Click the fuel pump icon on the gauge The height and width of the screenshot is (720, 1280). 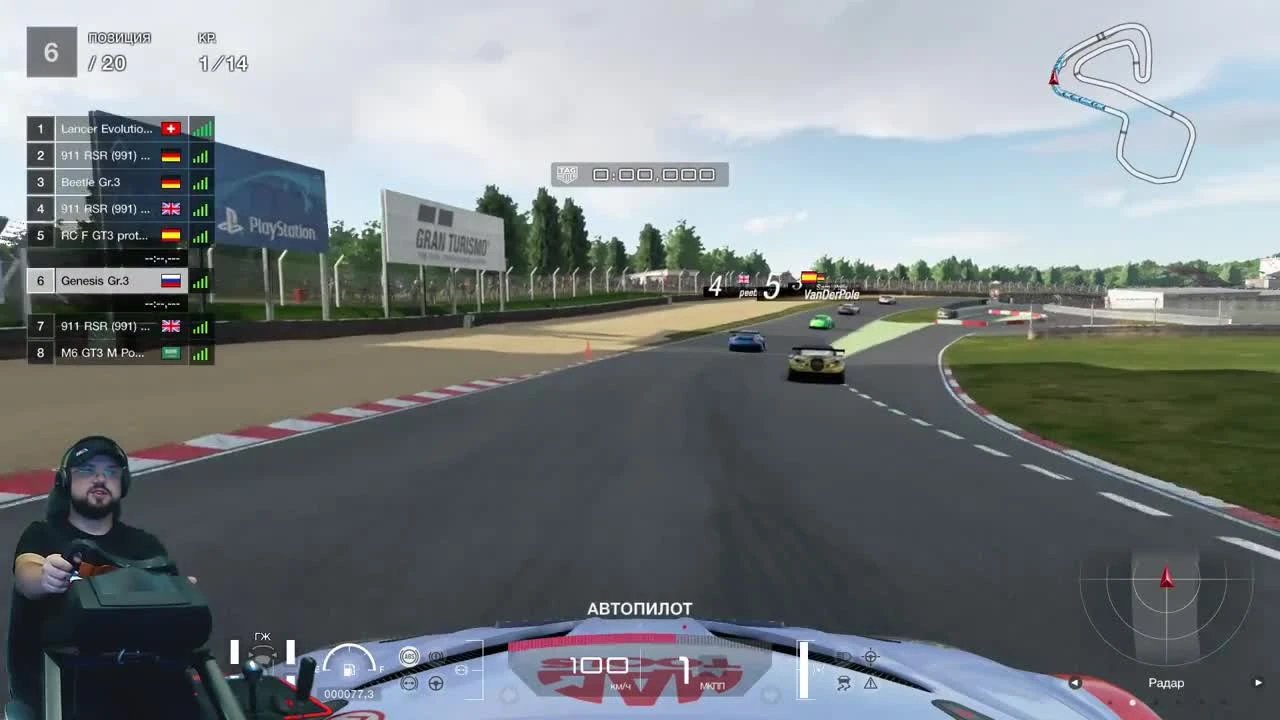pyautogui.click(x=348, y=671)
